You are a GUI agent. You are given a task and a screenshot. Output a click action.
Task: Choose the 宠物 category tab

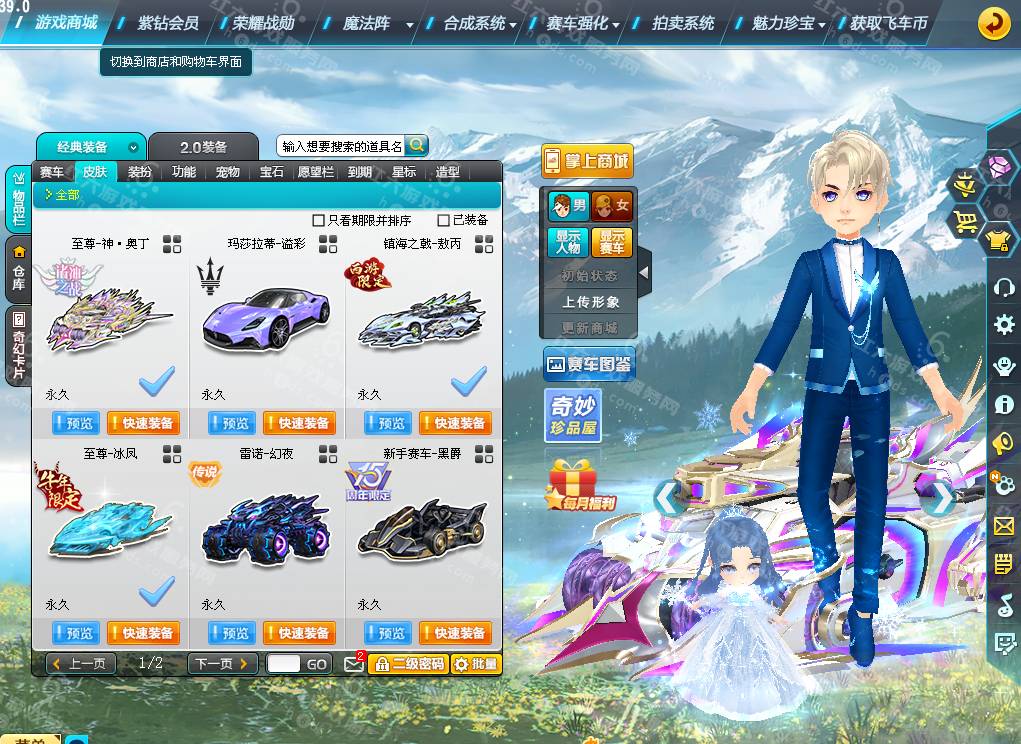point(228,172)
